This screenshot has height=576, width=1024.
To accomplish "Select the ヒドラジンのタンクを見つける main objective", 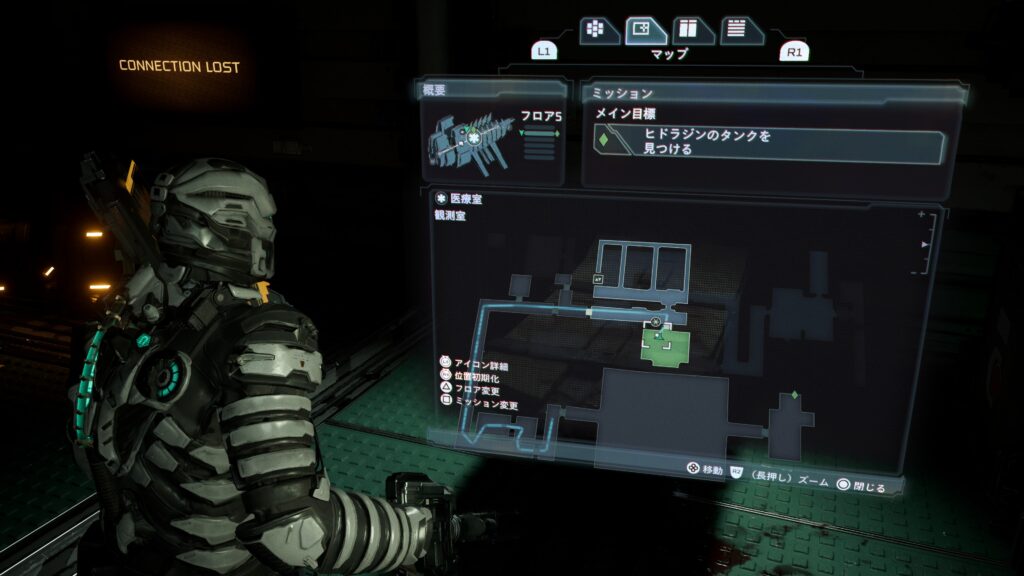I will [769, 143].
